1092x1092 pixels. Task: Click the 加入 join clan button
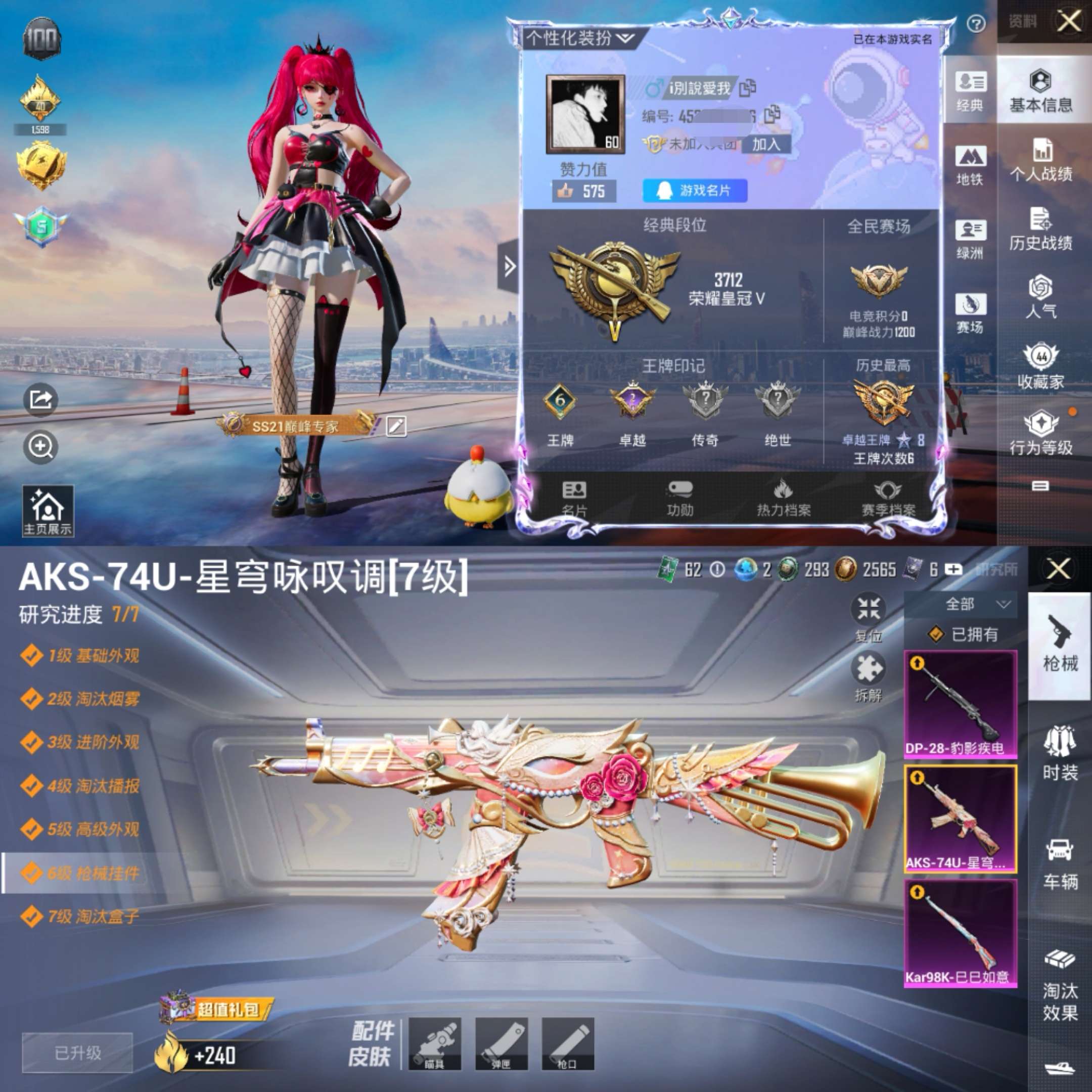766,144
